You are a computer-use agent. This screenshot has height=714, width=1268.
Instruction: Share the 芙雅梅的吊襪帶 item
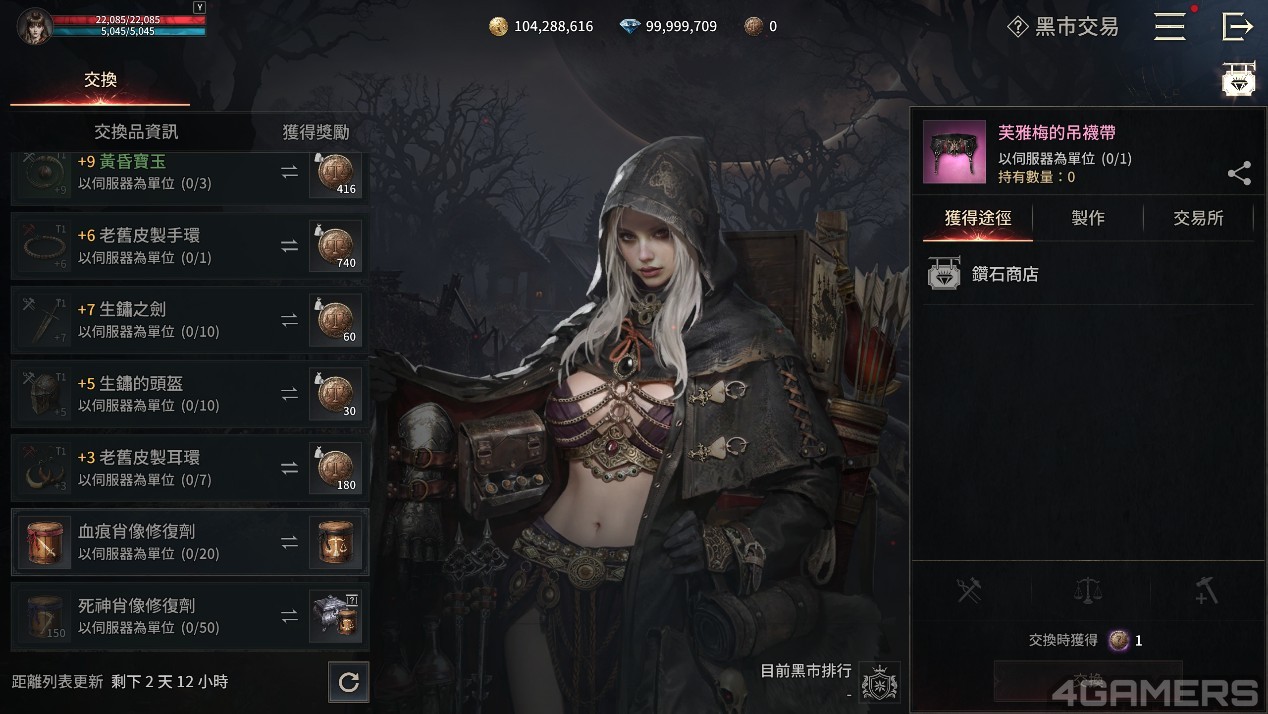point(1239,174)
